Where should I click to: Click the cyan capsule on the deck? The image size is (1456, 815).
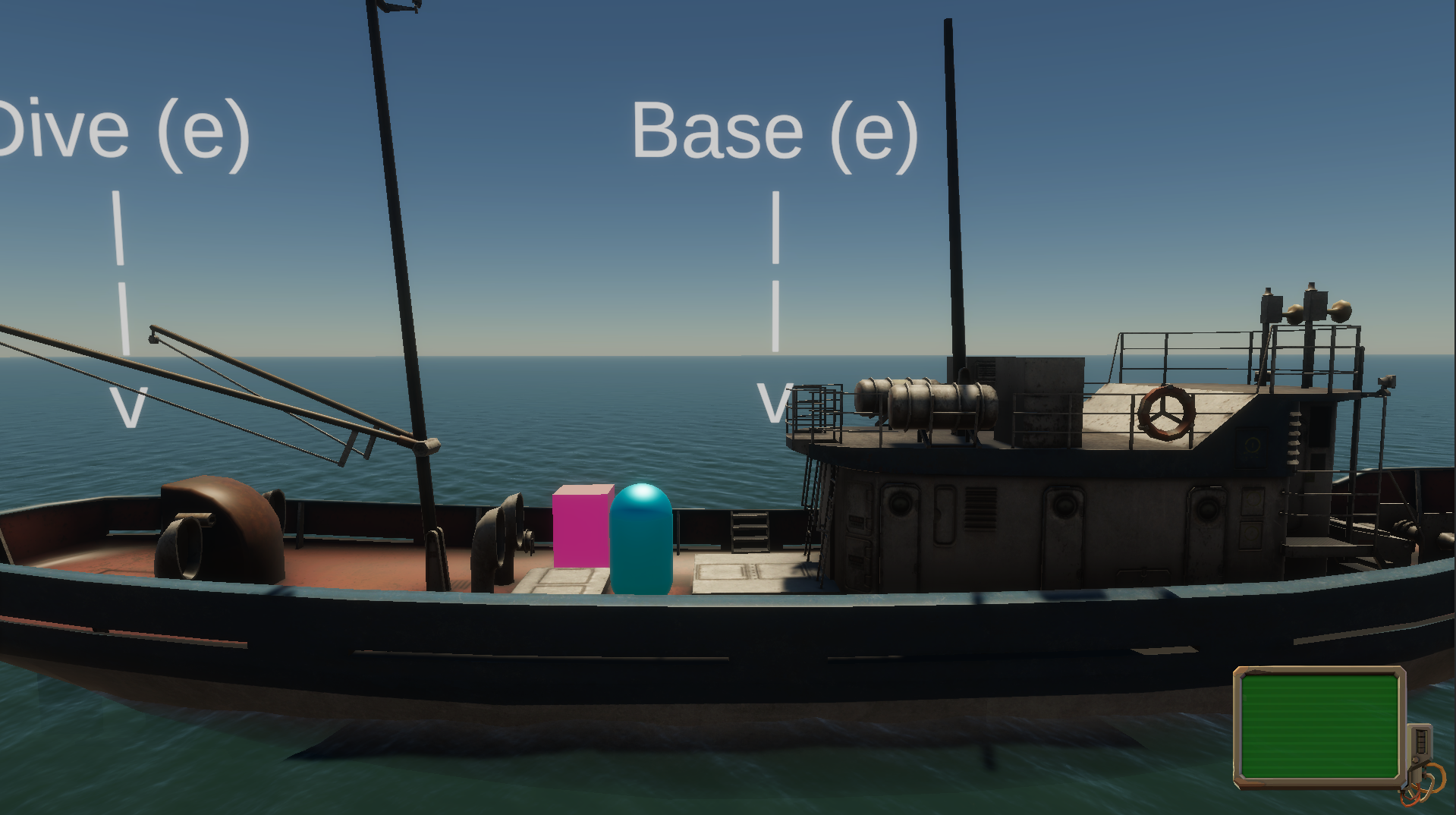click(642, 539)
